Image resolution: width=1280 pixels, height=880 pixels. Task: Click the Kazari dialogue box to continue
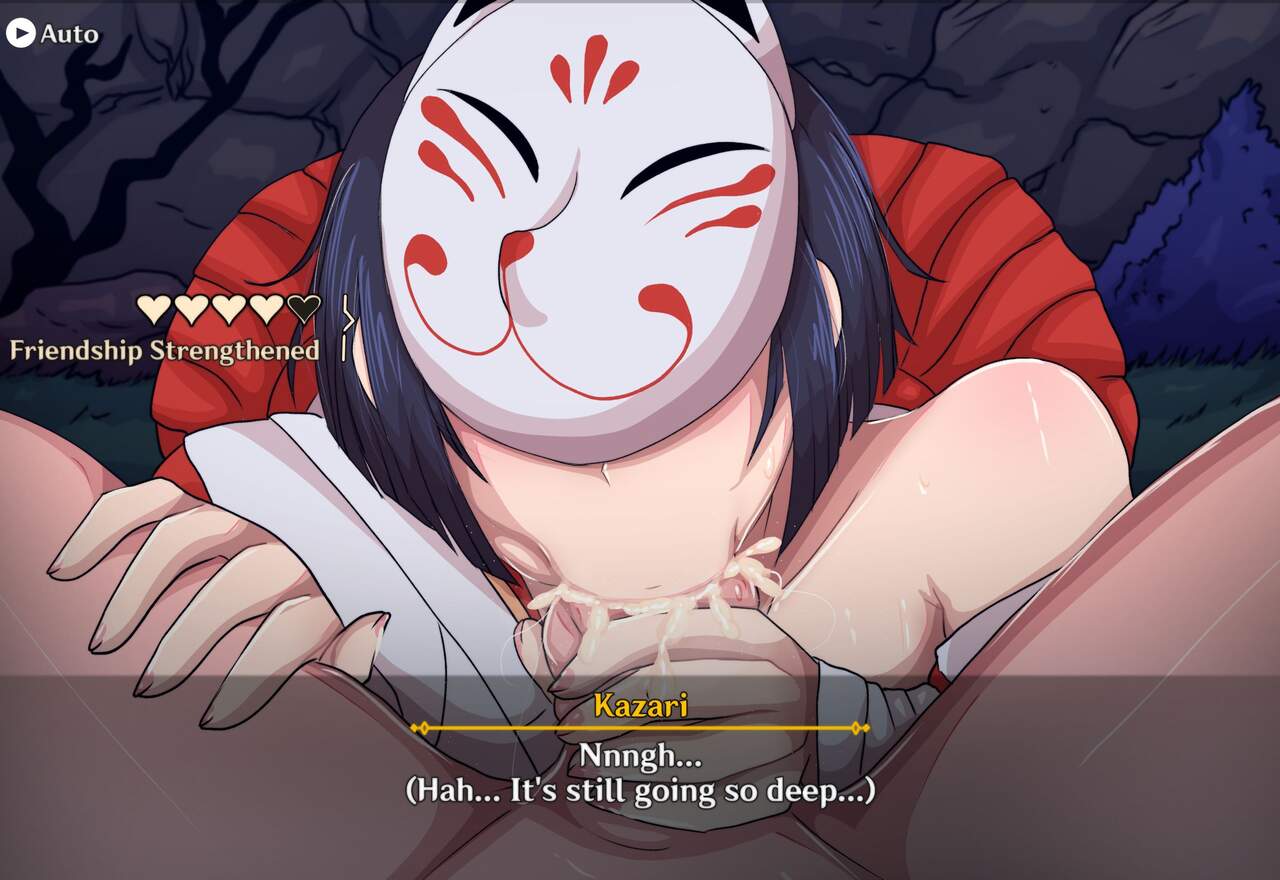click(x=640, y=775)
